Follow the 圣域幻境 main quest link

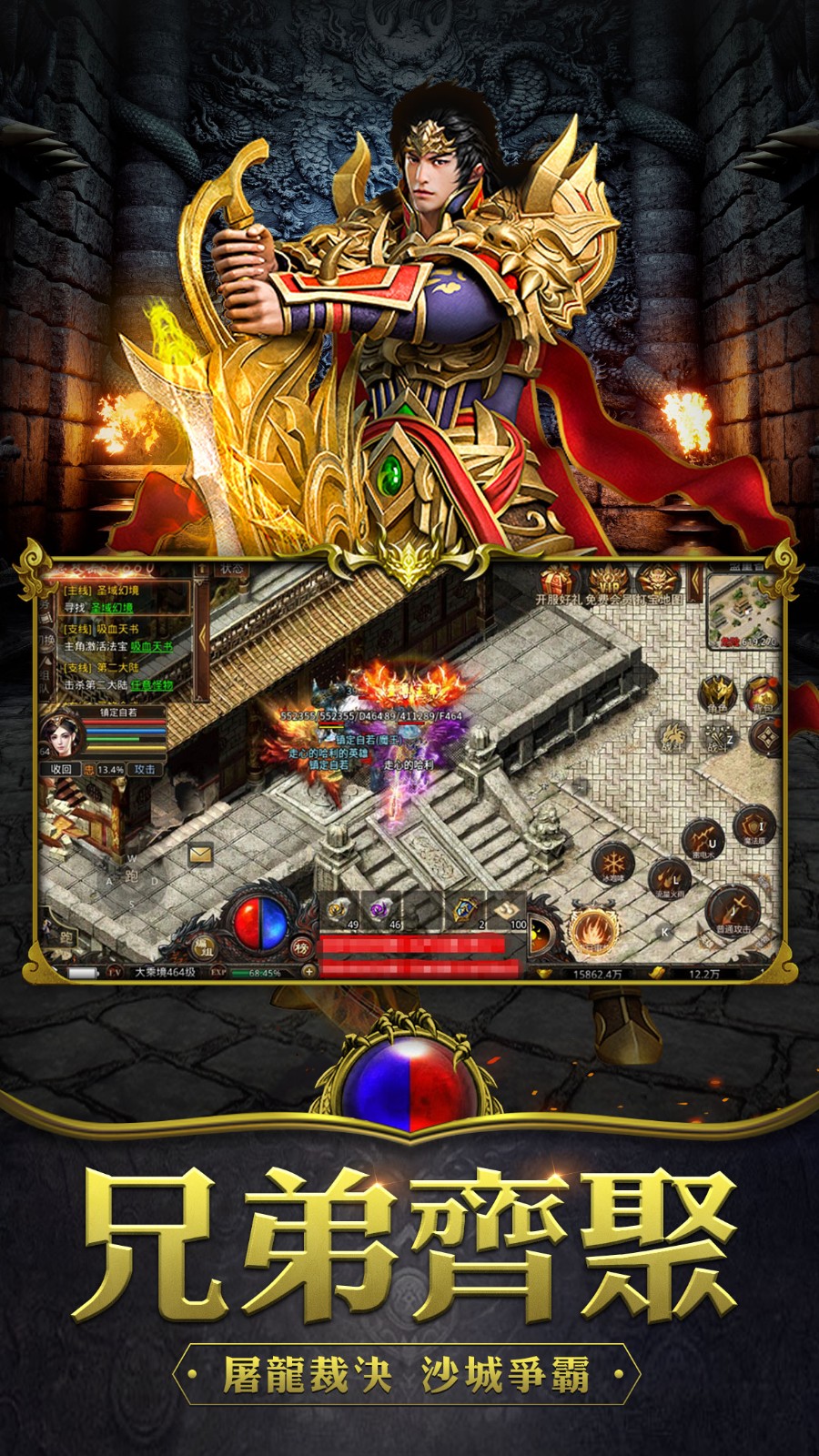pos(111,607)
